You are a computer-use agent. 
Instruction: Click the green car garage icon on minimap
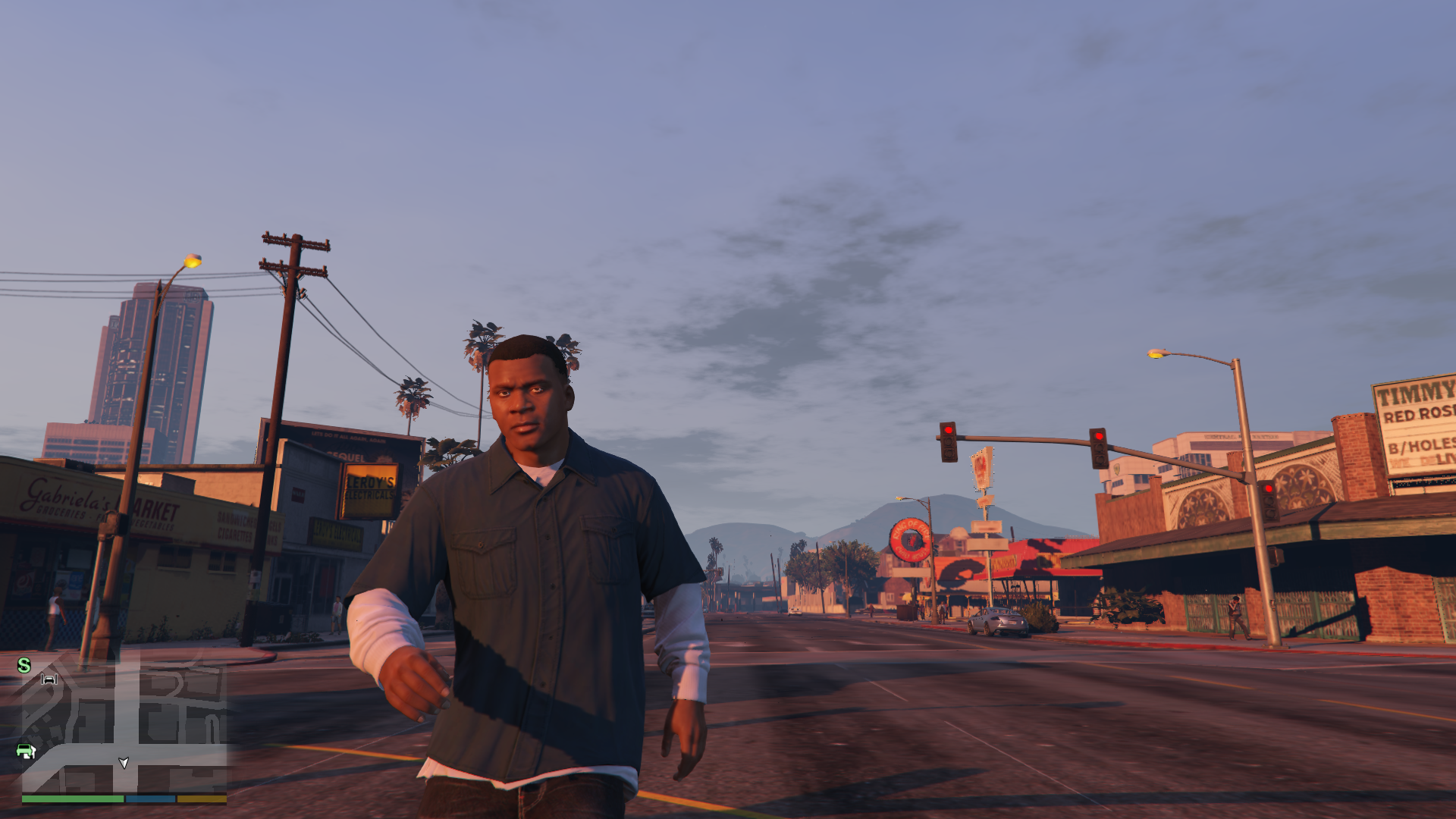tap(27, 751)
